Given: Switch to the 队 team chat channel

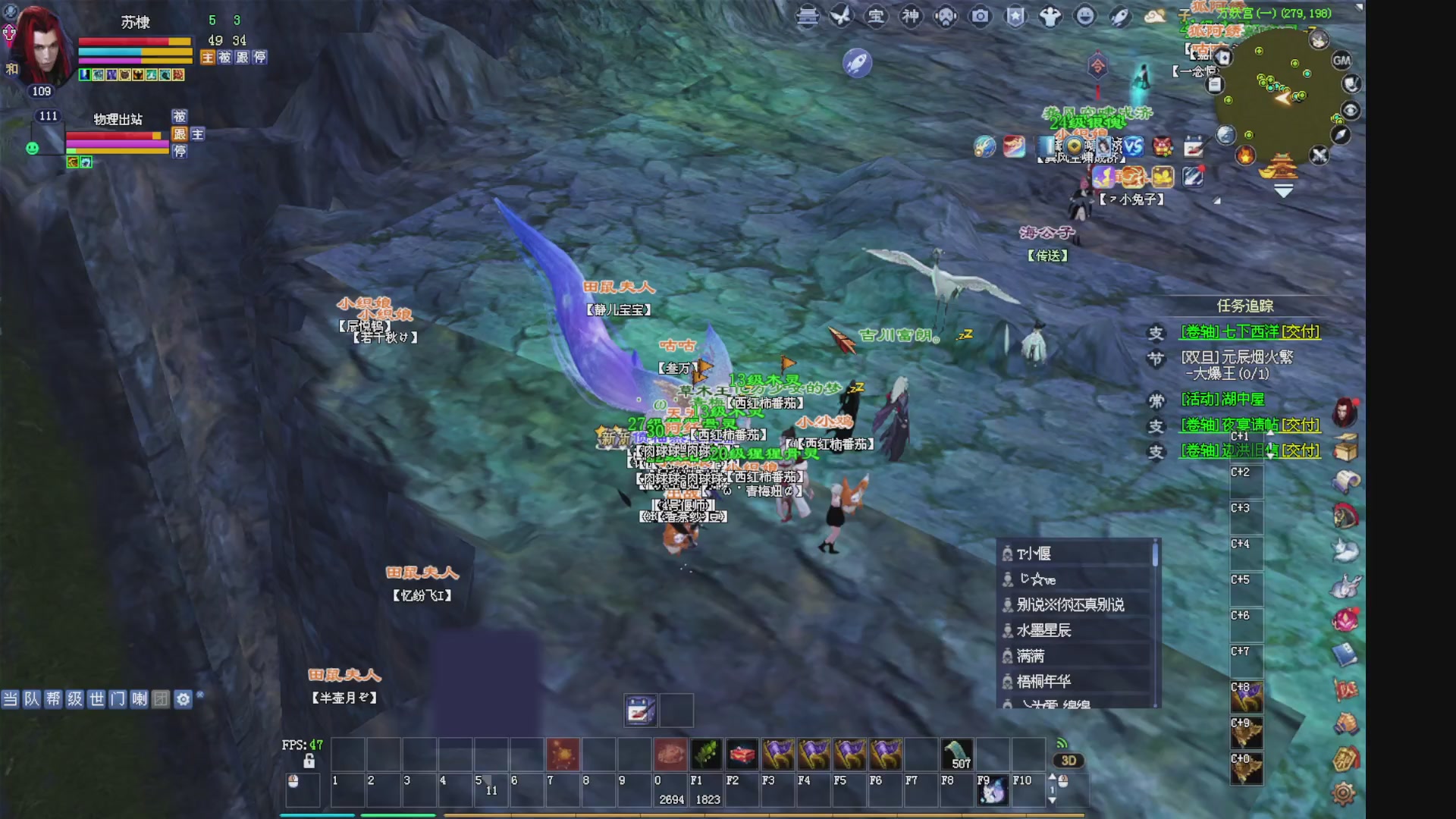Looking at the screenshot, I should (30, 701).
